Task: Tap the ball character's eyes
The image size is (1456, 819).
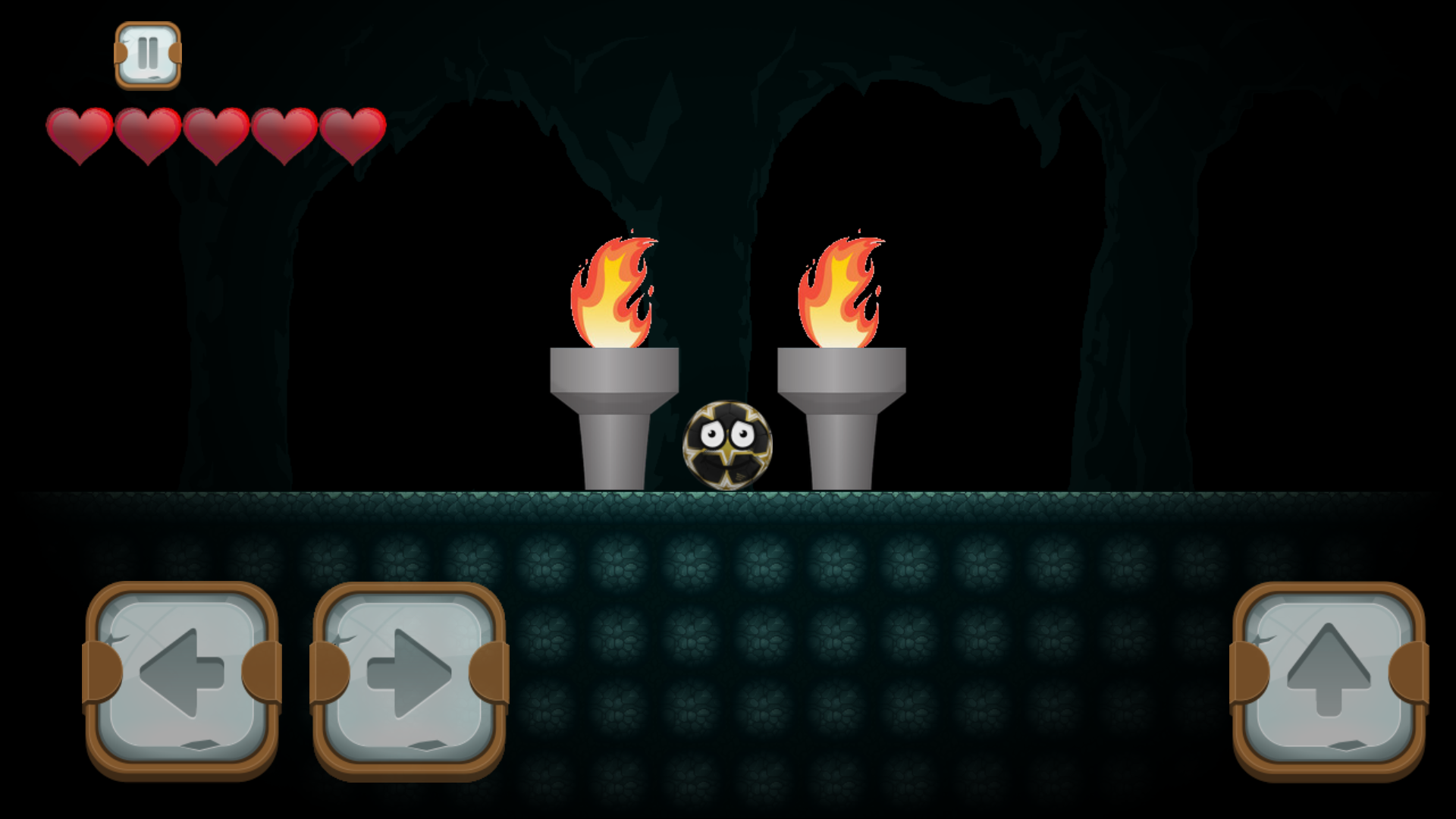Action: click(x=726, y=434)
